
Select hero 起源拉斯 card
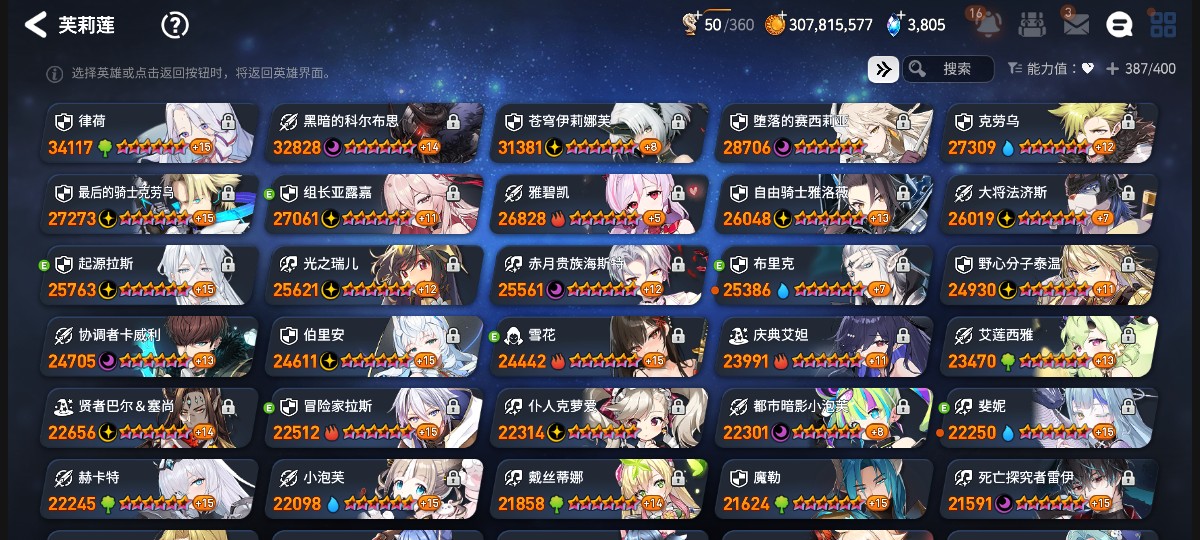[146, 276]
